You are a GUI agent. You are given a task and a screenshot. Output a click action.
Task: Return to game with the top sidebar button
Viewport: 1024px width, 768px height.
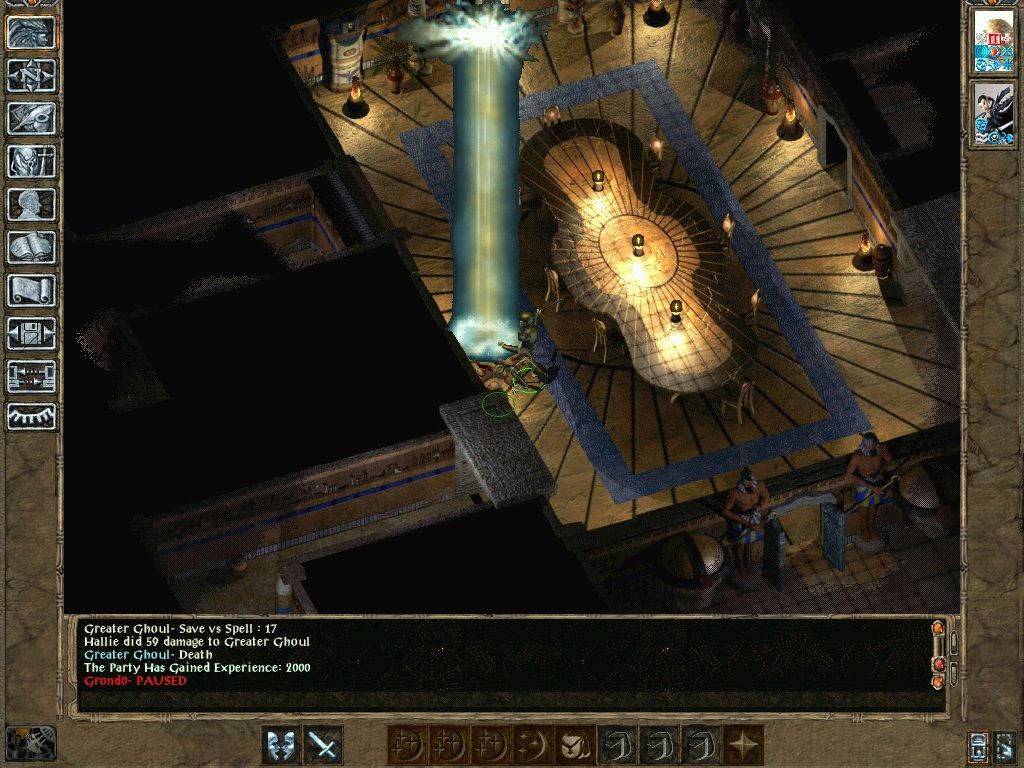(x=32, y=32)
